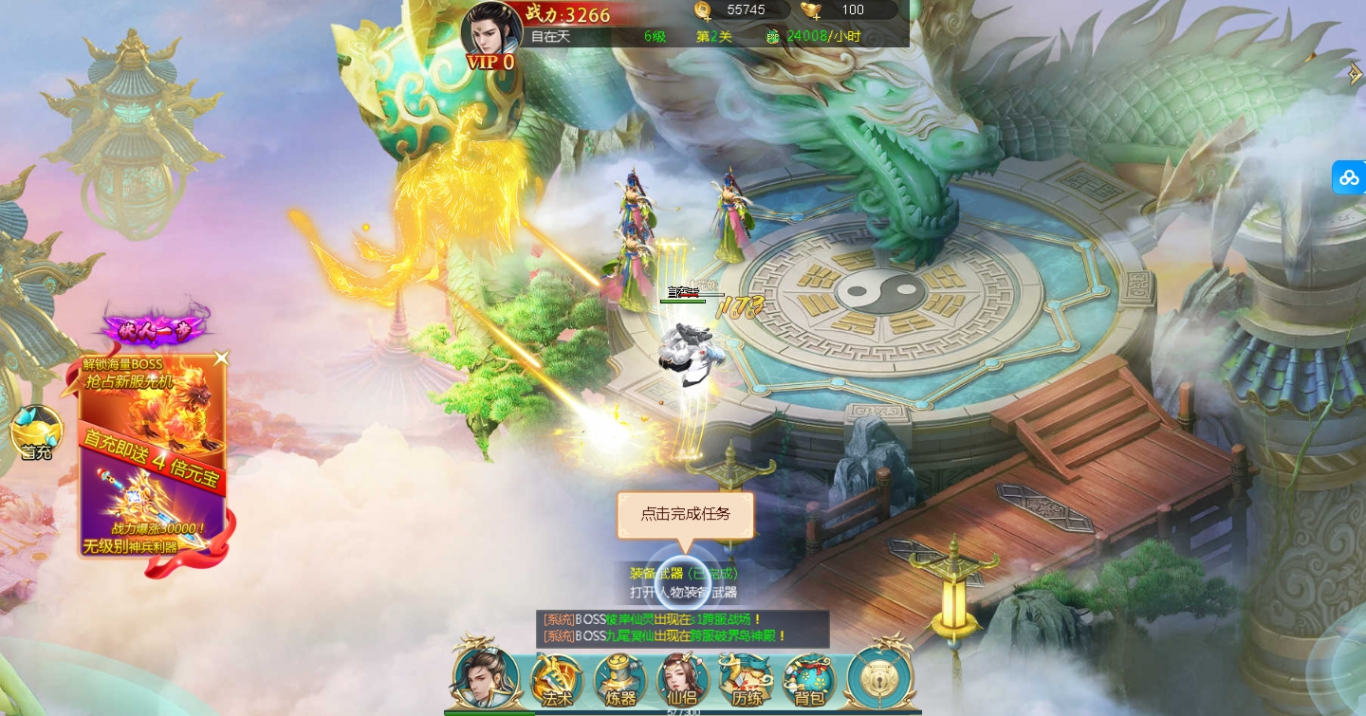Open the 炼器 forging menu
The image size is (1366, 716).
621,679
